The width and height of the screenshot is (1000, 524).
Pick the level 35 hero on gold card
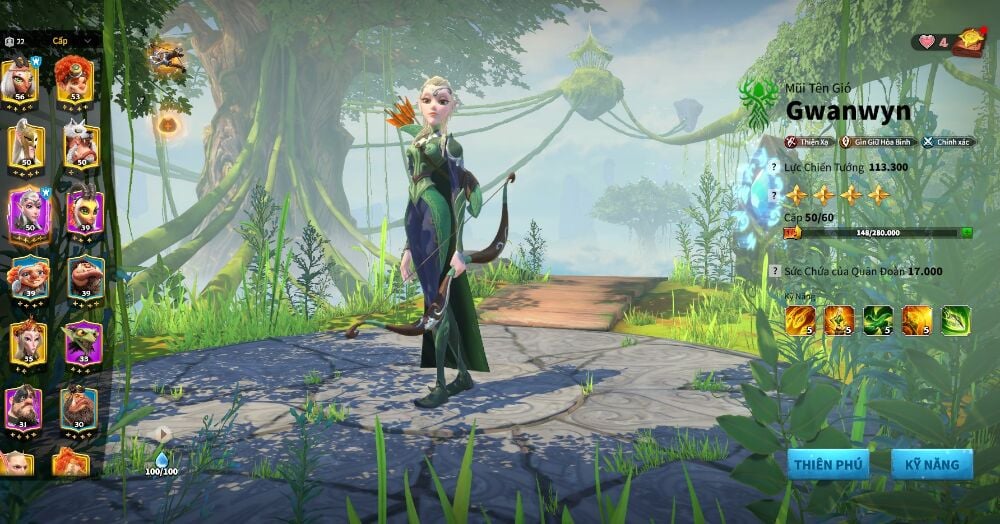point(25,343)
